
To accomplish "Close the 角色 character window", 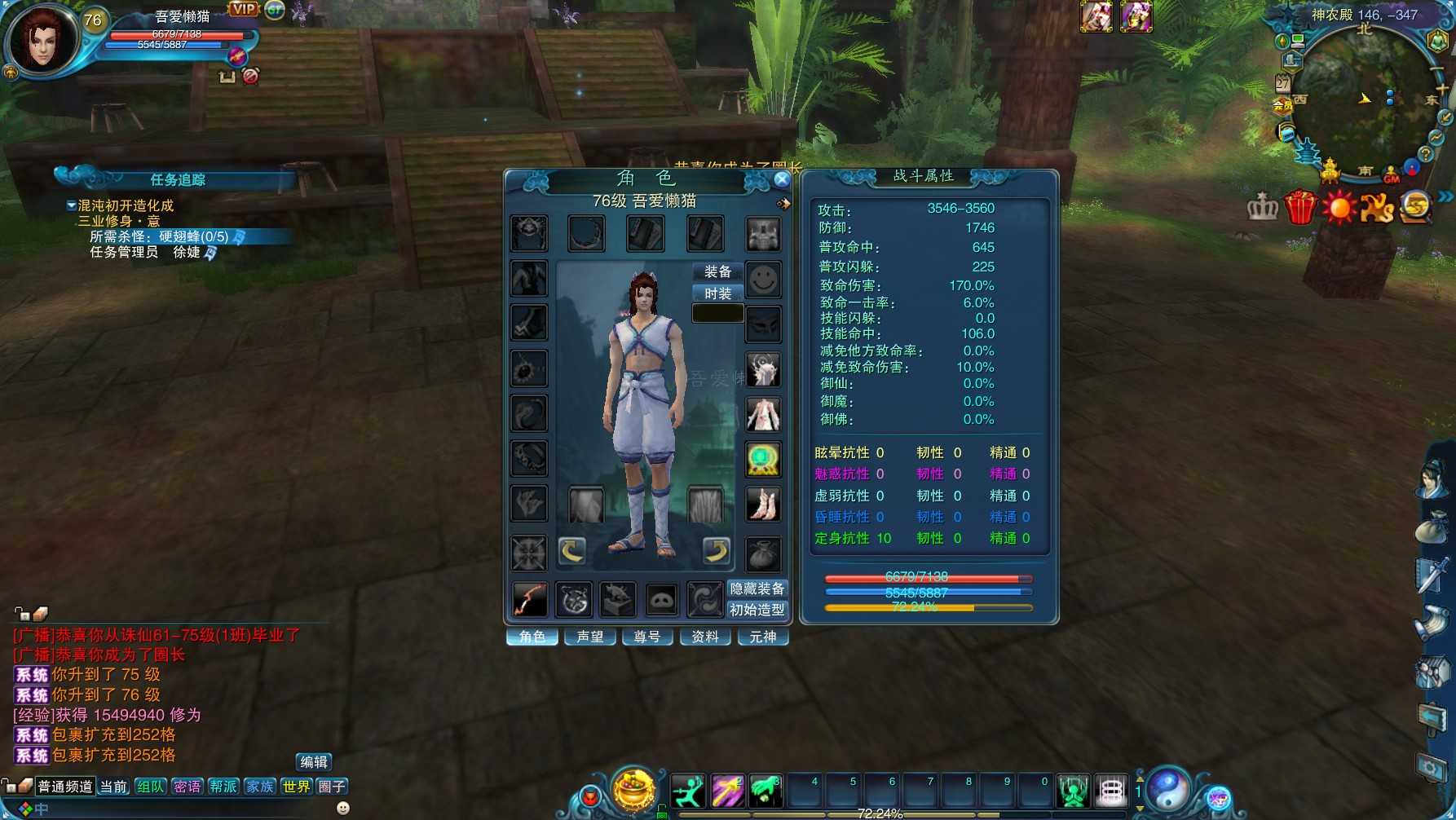I will [781, 179].
